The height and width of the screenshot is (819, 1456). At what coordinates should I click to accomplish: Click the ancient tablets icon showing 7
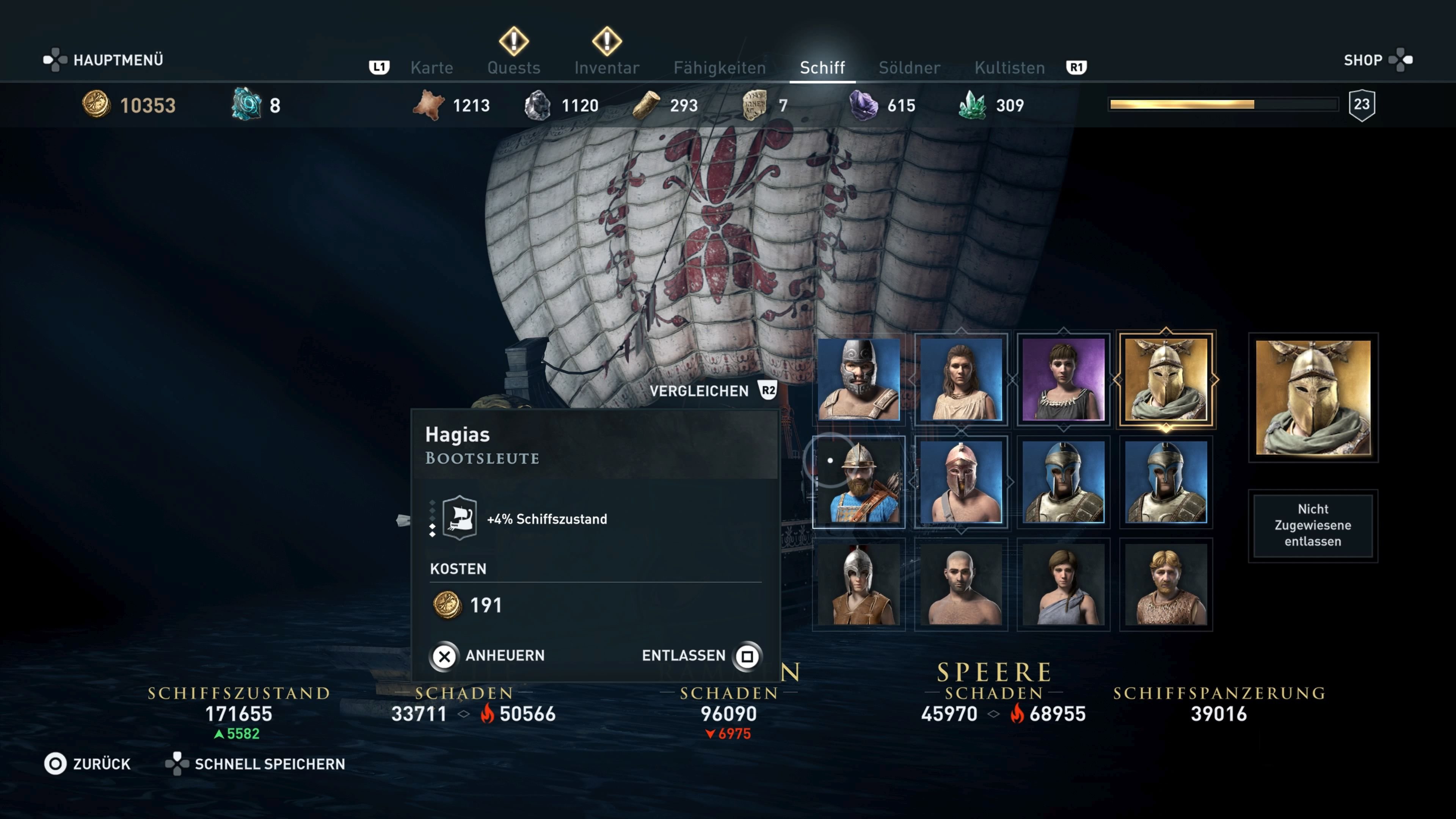[x=753, y=105]
